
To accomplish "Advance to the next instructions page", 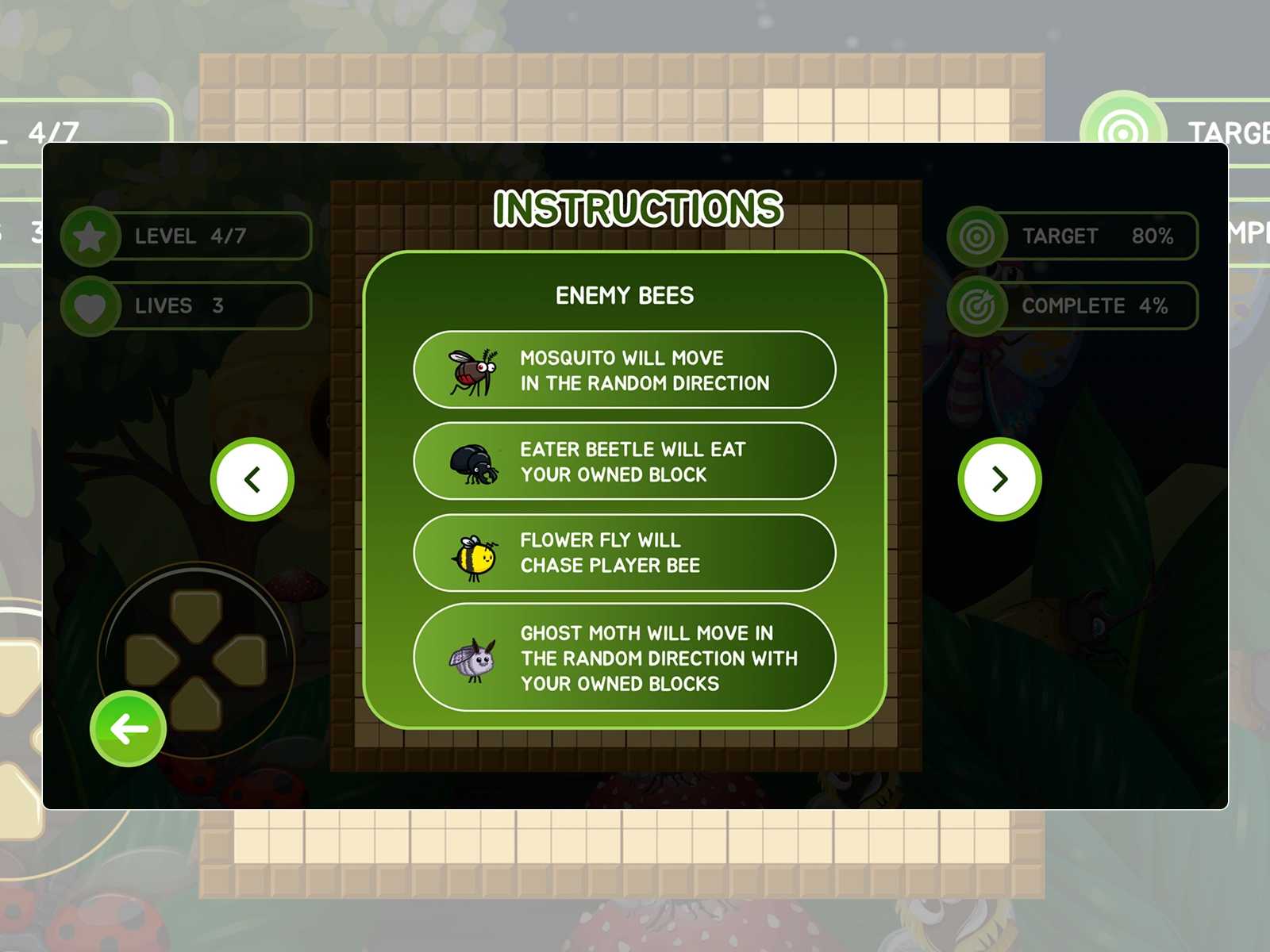I will (999, 479).
